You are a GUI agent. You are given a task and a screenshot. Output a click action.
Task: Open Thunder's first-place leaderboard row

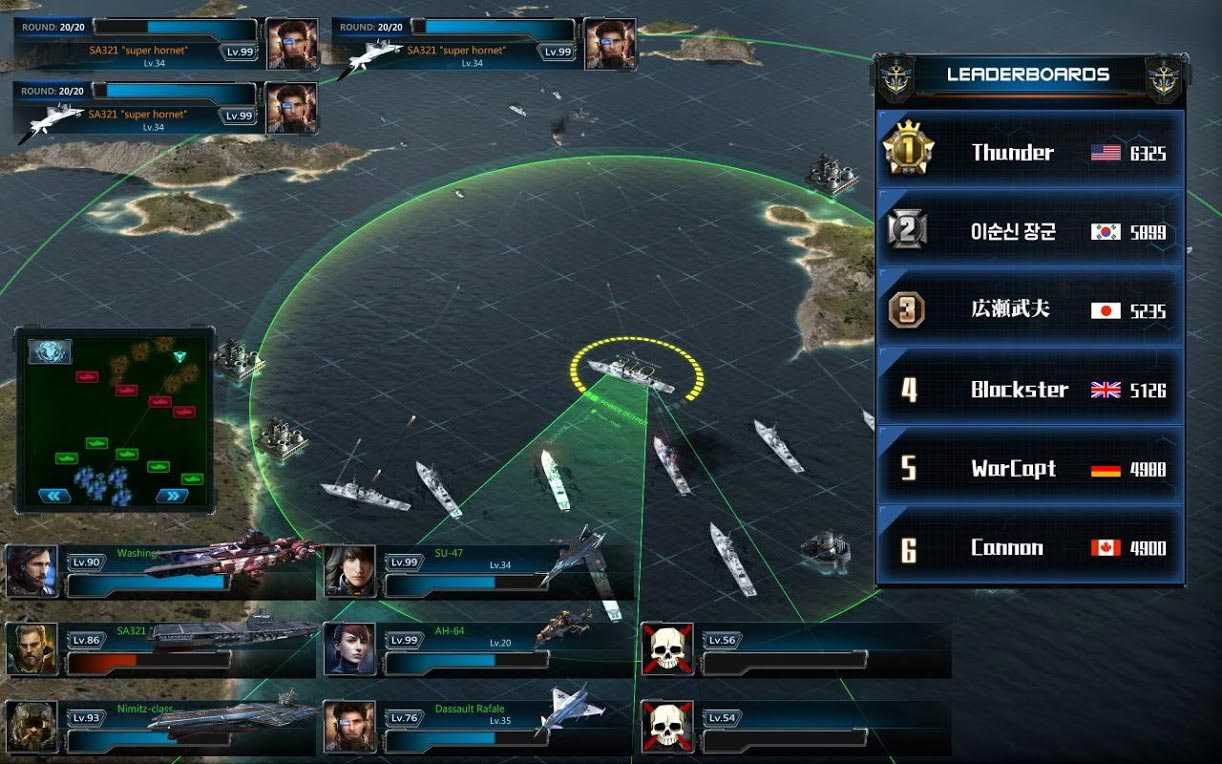pyautogui.click(x=1030, y=153)
